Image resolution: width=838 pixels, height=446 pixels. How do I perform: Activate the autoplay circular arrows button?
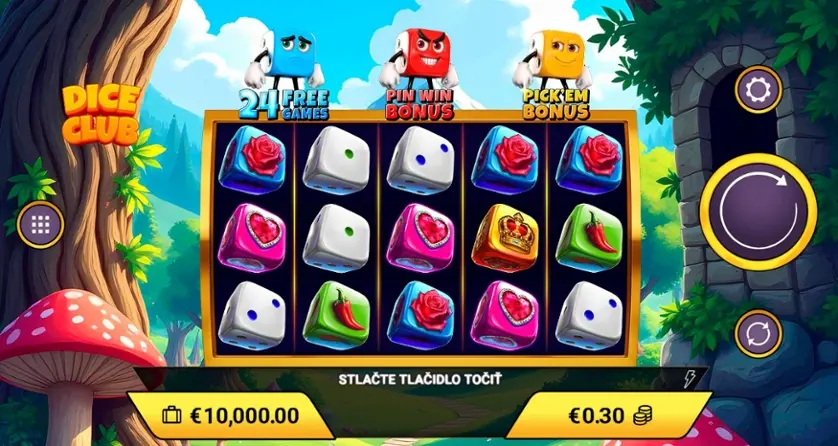(x=758, y=333)
